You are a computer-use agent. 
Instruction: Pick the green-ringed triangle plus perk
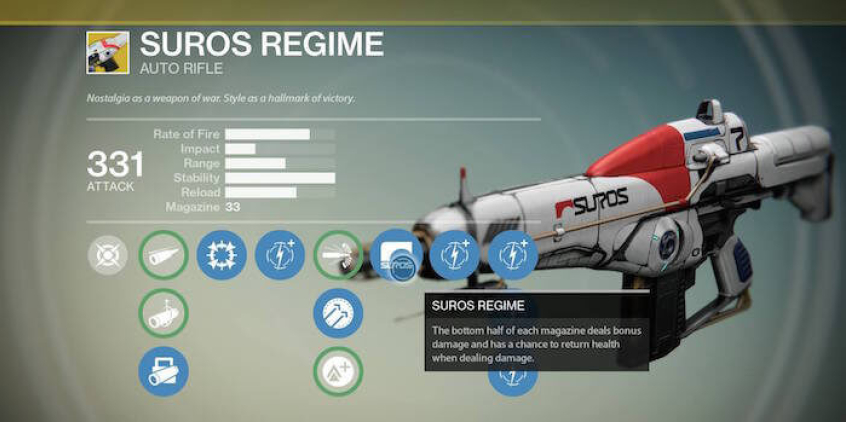pos(339,371)
